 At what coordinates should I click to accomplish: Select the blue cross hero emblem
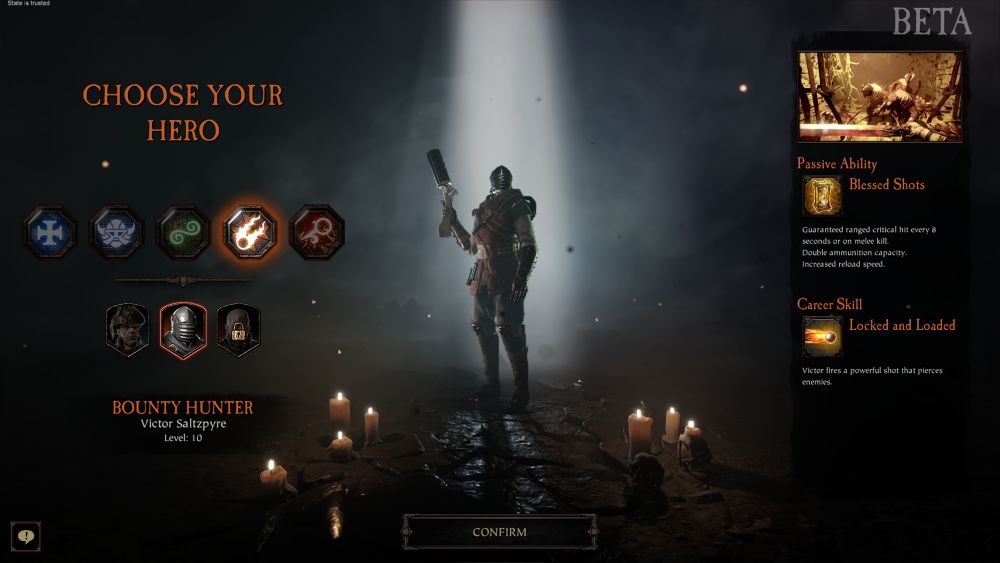[x=51, y=233]
